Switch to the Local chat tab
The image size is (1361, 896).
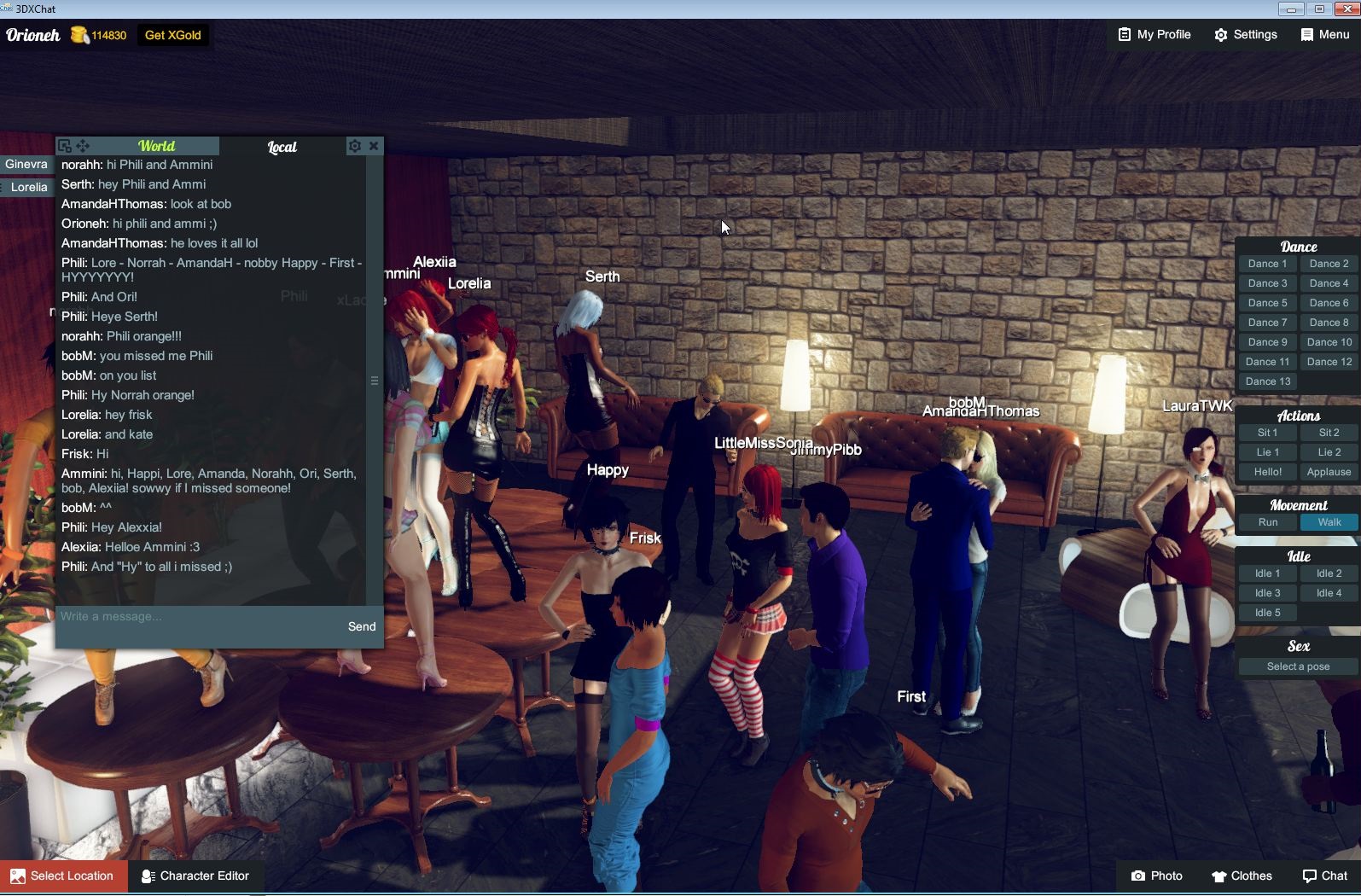tap(282, 146)
